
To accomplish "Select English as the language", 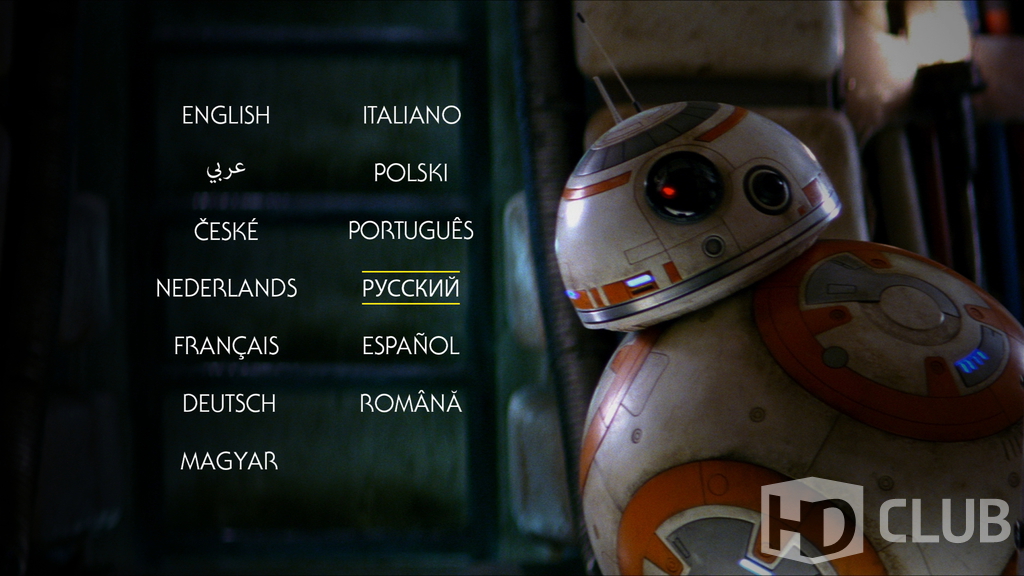I will (x=226, y=116).
